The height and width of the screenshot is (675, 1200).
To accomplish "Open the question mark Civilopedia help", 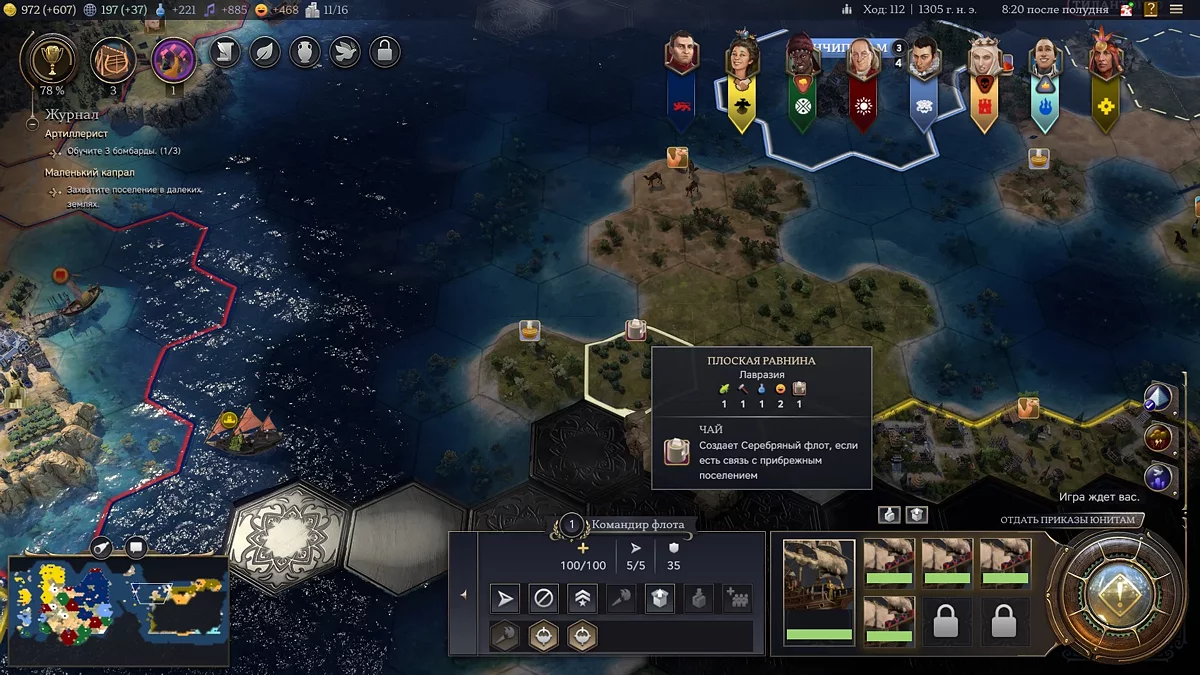I will tap(1152, 10).
